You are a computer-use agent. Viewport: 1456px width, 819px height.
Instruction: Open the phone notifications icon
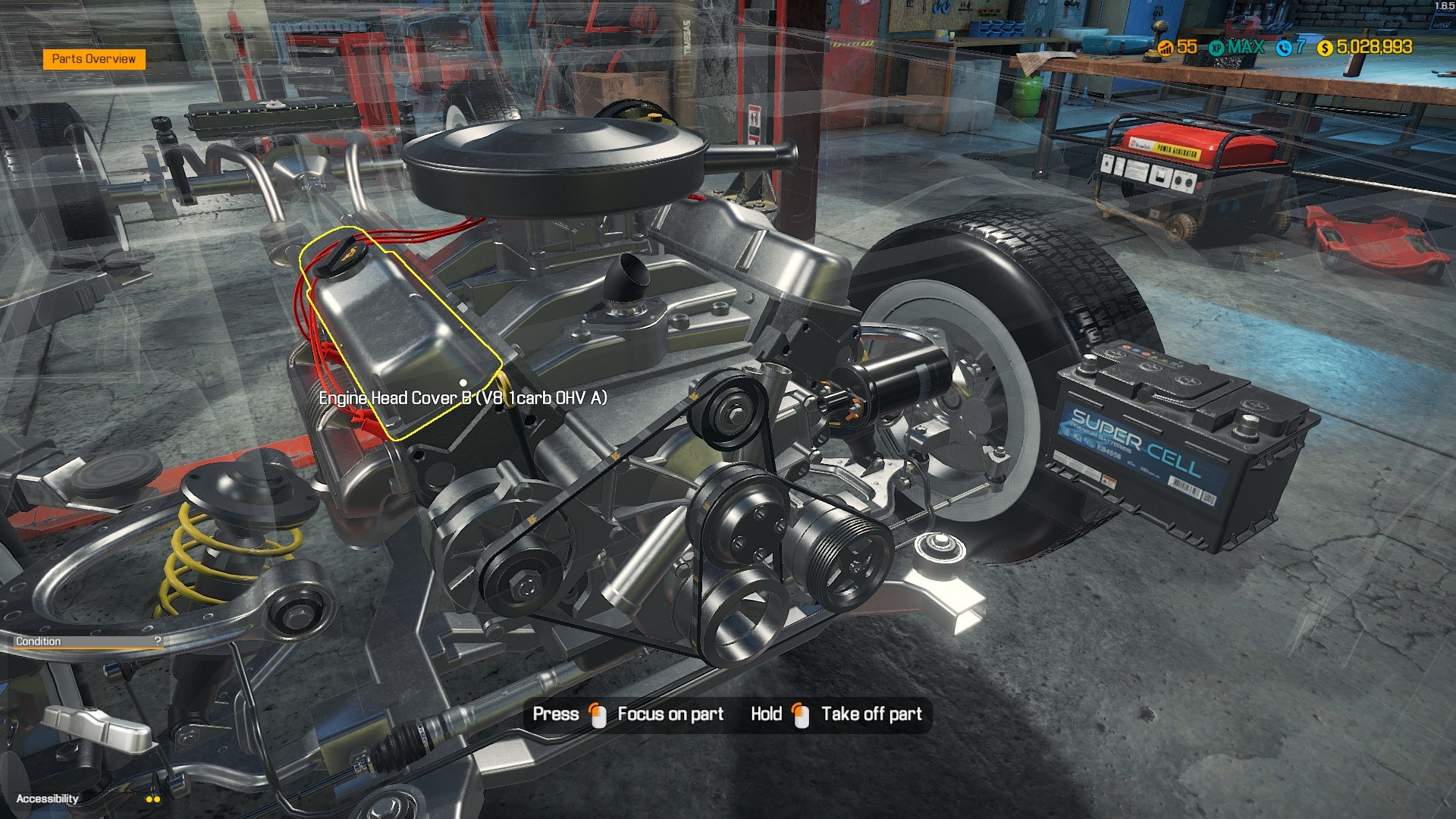(1283, 48)
